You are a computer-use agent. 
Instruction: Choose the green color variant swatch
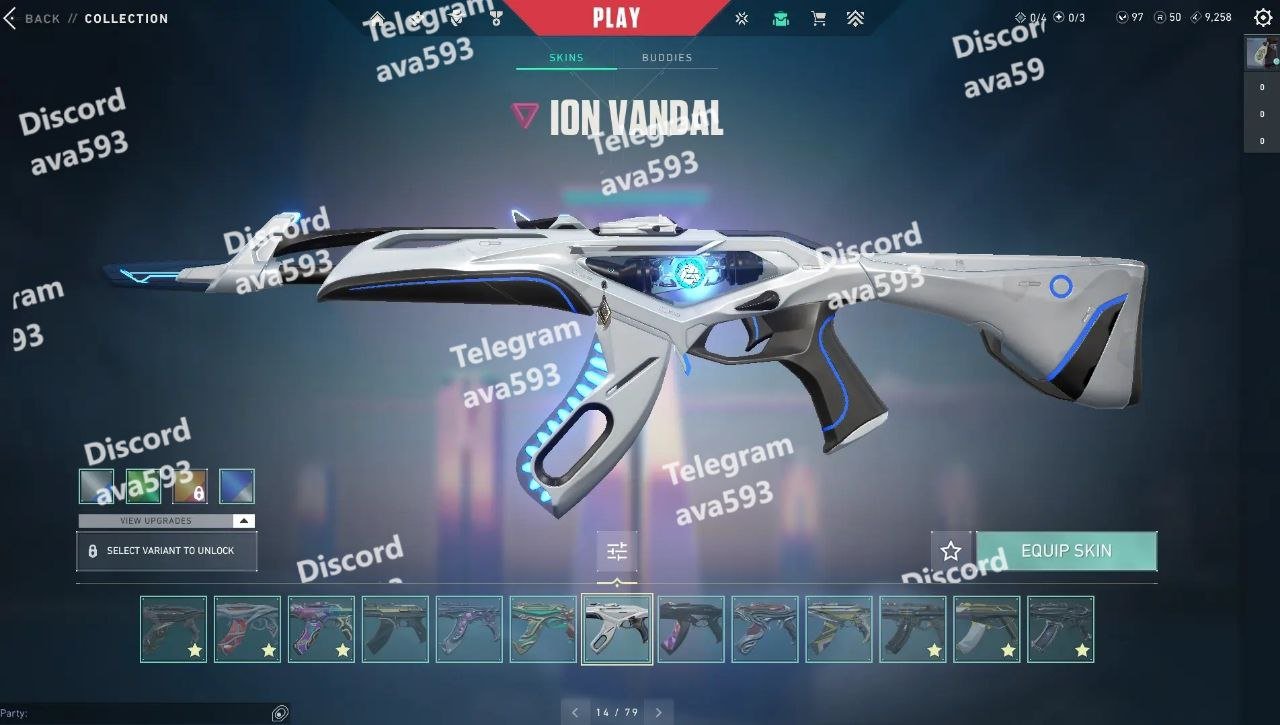pyautogui.click(x=143, y=487)
